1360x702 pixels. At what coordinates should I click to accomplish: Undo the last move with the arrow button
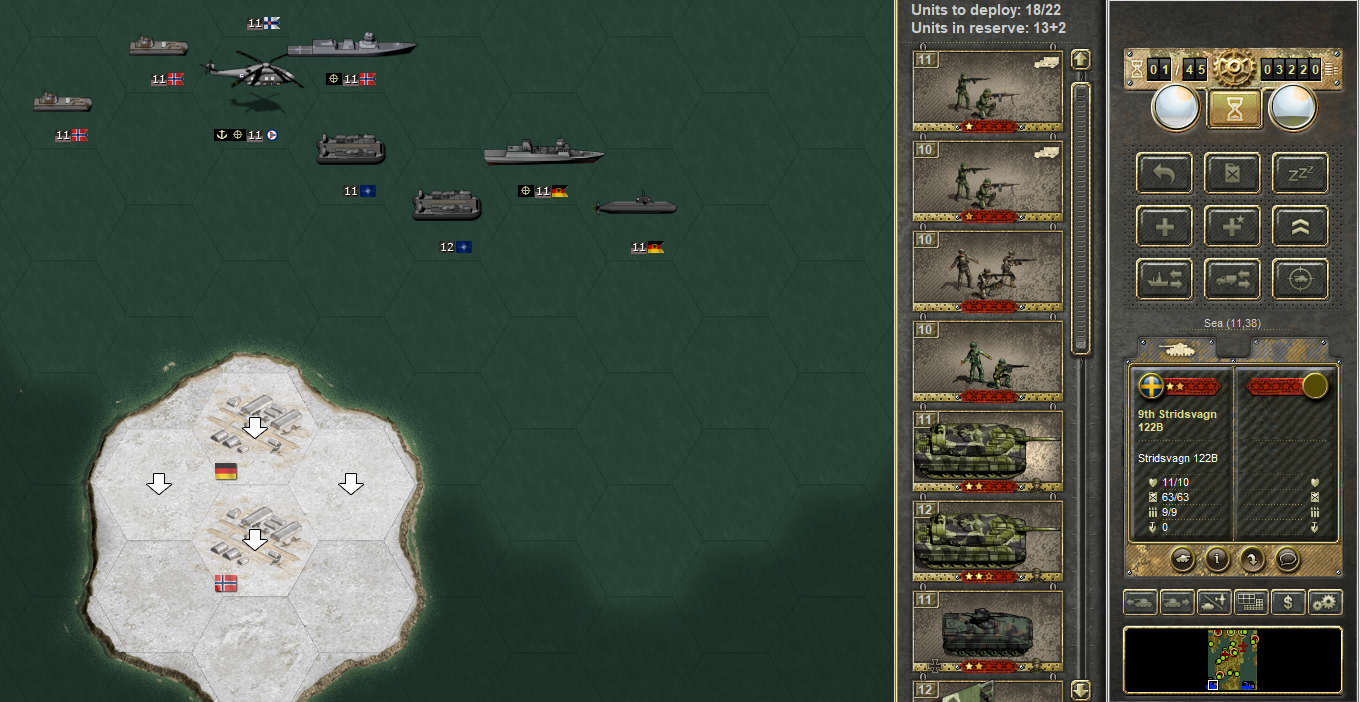(x=1164, y=172)
